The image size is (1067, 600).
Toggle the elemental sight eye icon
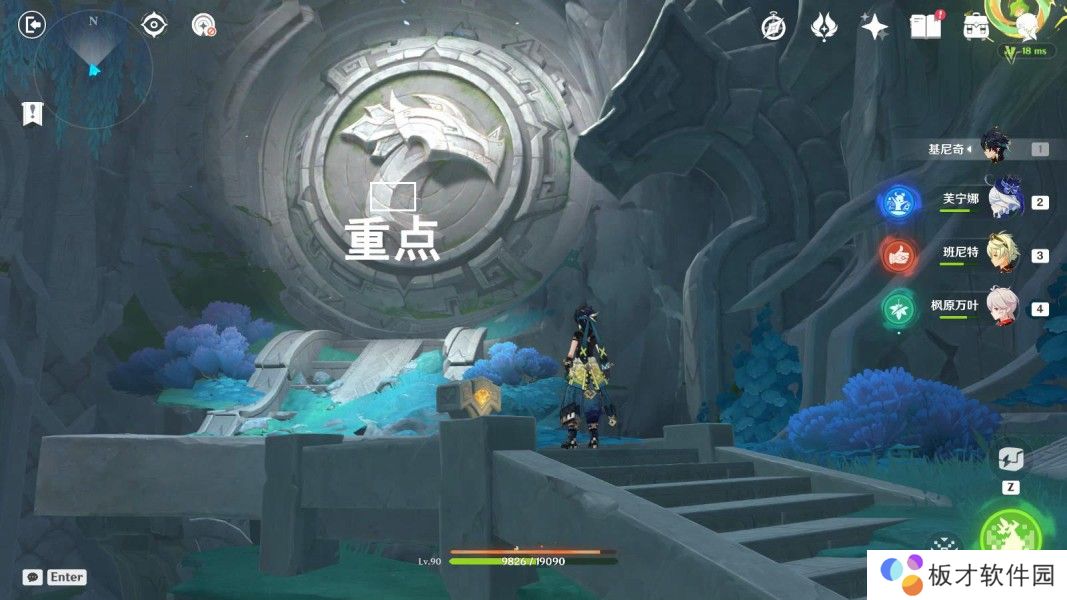click(x=154, y=24)
